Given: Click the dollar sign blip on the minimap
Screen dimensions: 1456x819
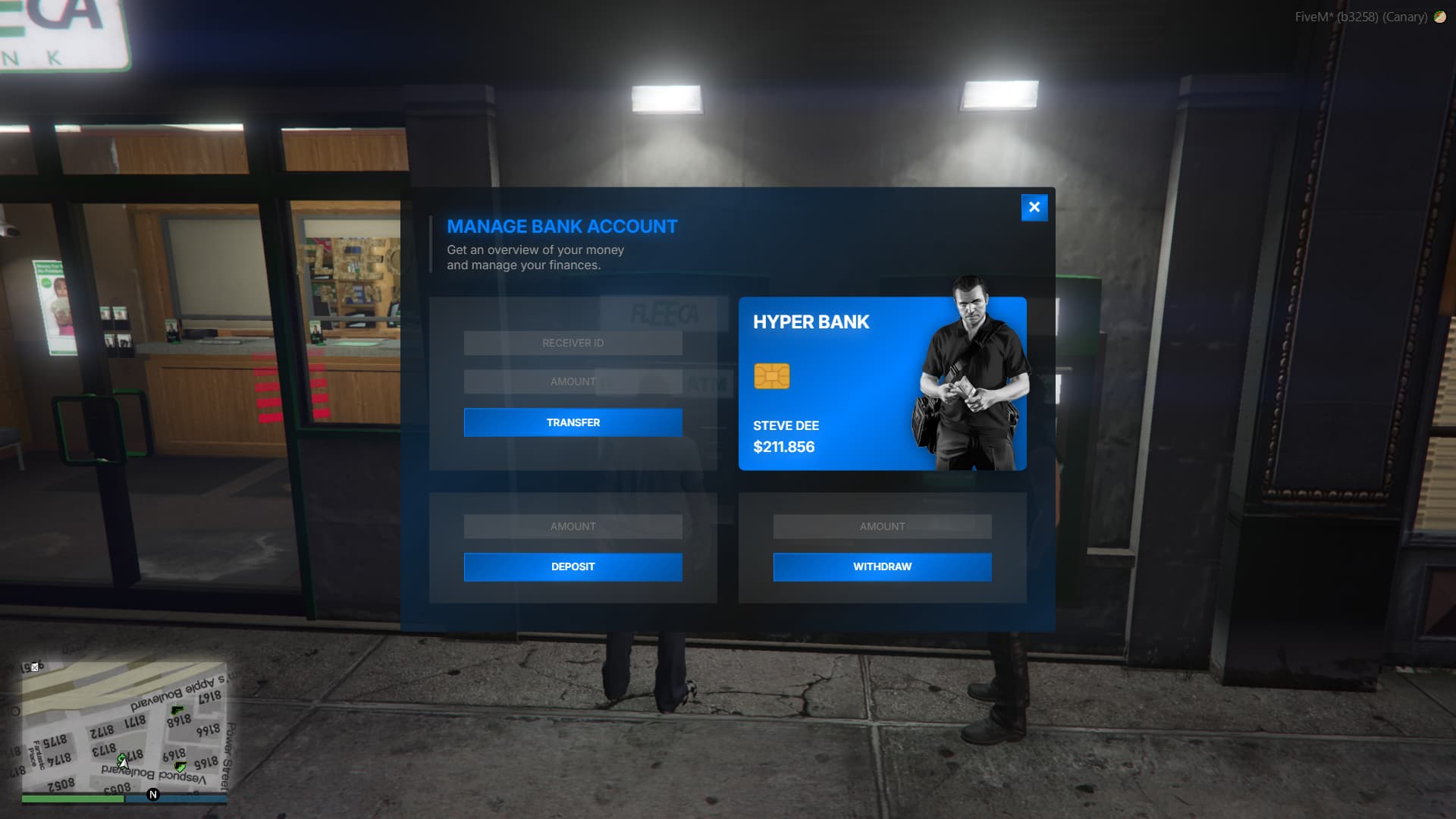Looking at the screenshot, I should click(x=120, y=758).
